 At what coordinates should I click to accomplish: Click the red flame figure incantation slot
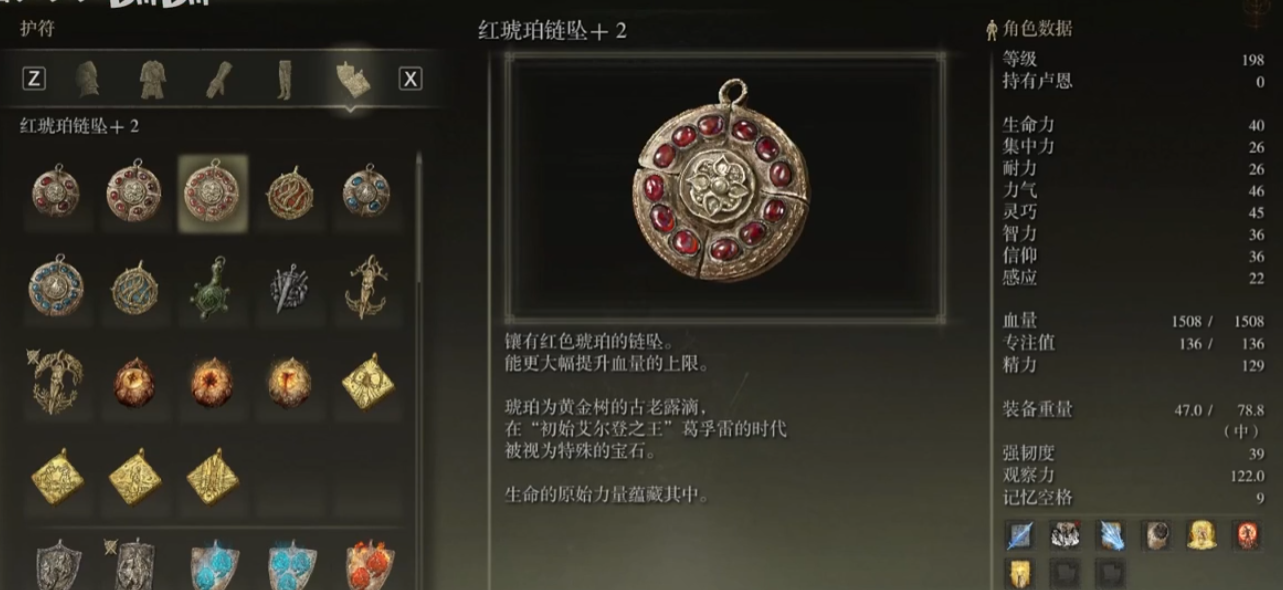click(1246, 536)
